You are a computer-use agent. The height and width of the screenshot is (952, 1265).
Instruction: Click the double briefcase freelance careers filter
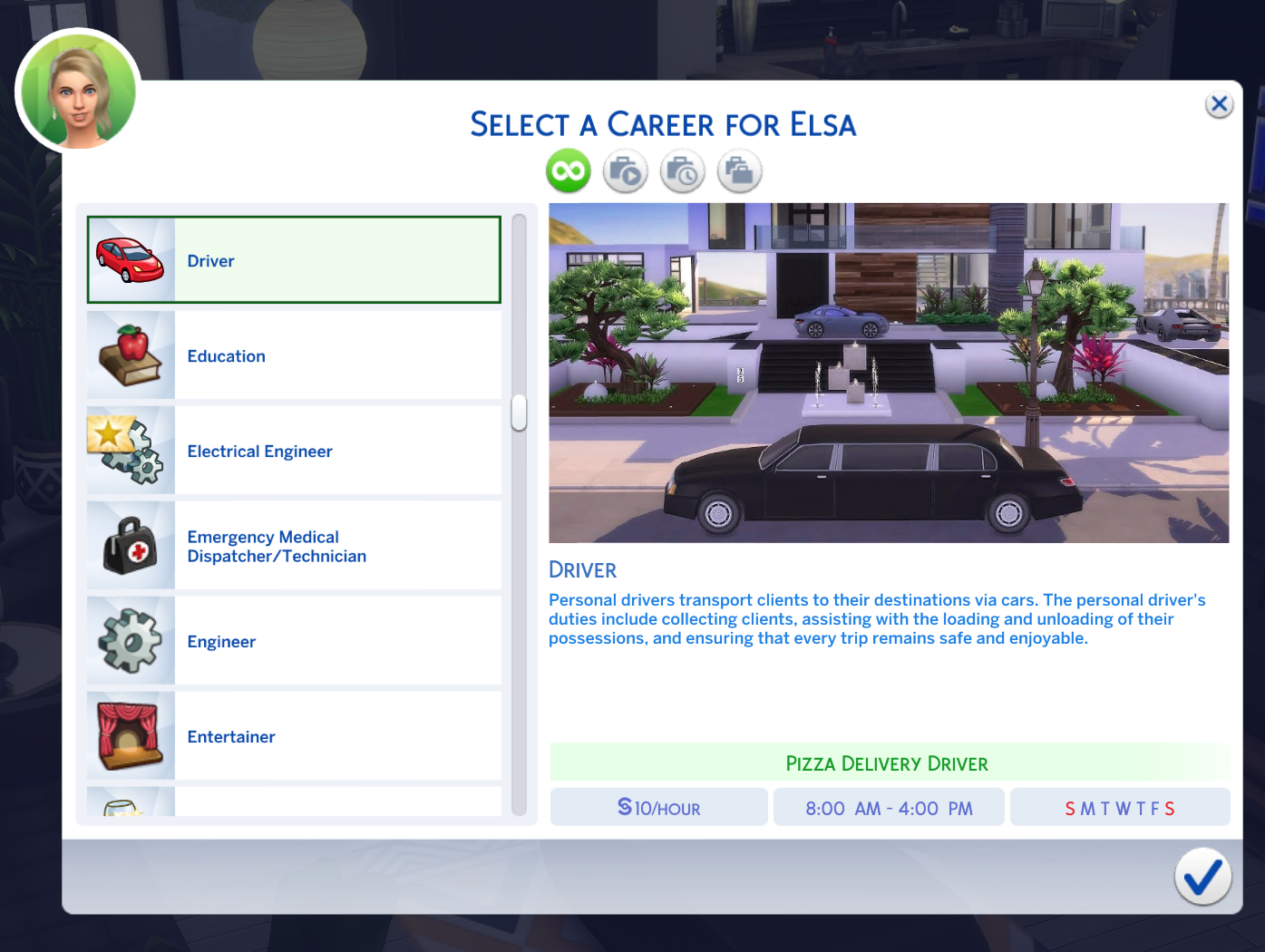pyautogui.click(x=739, y=170)
